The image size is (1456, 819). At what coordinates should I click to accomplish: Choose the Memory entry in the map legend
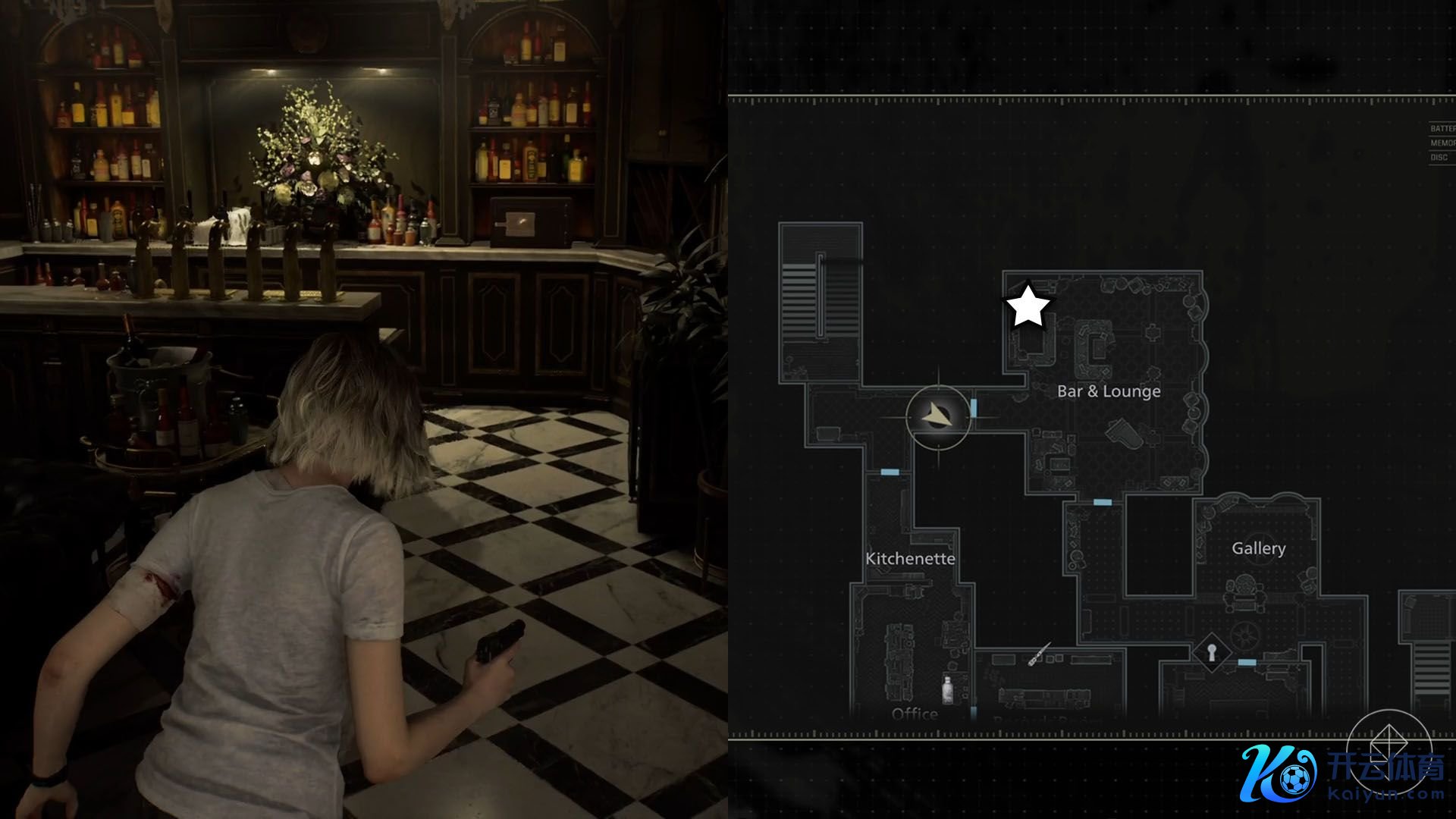[x=1442, y=143]
